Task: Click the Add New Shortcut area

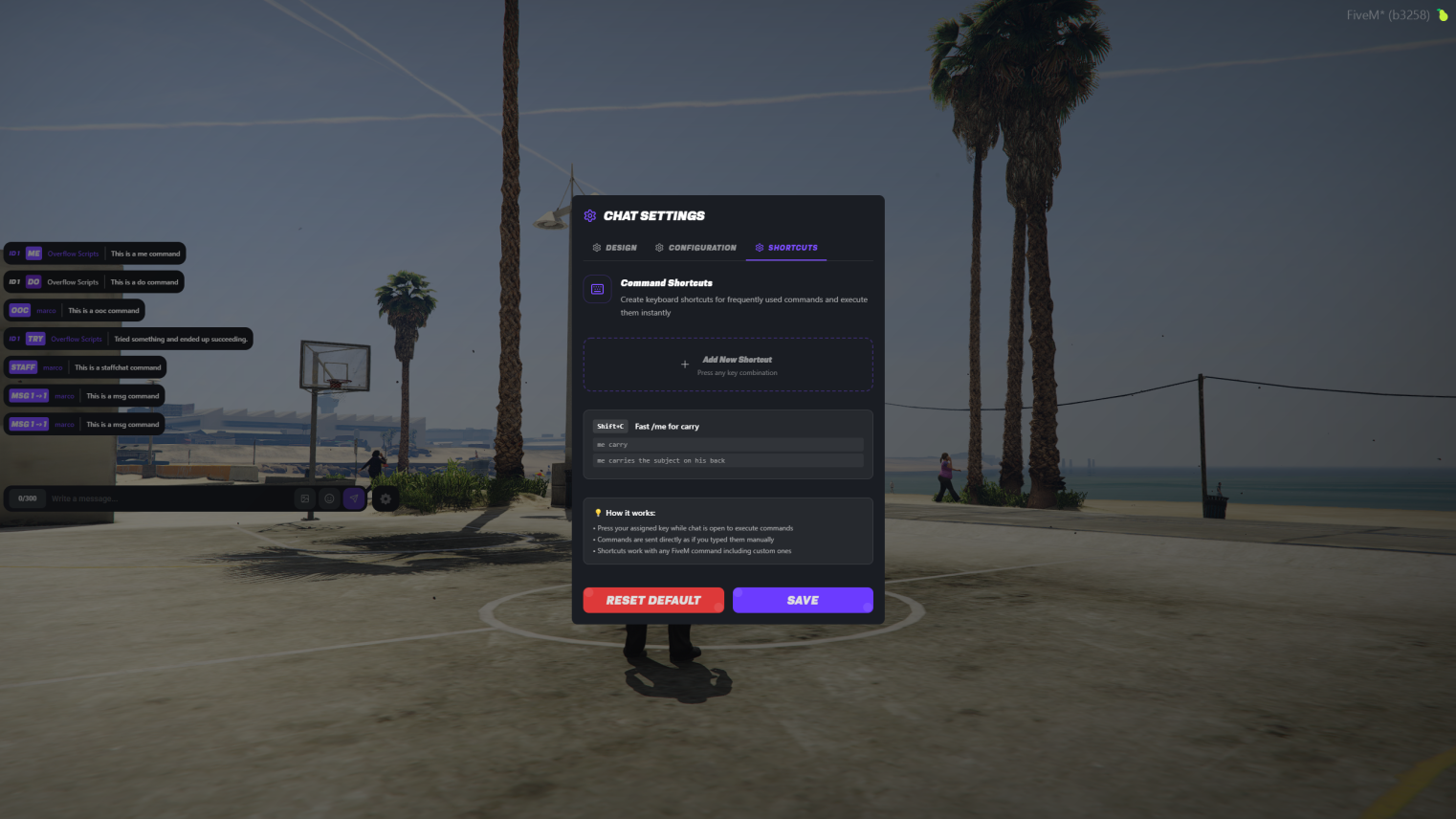Action: 728,365
